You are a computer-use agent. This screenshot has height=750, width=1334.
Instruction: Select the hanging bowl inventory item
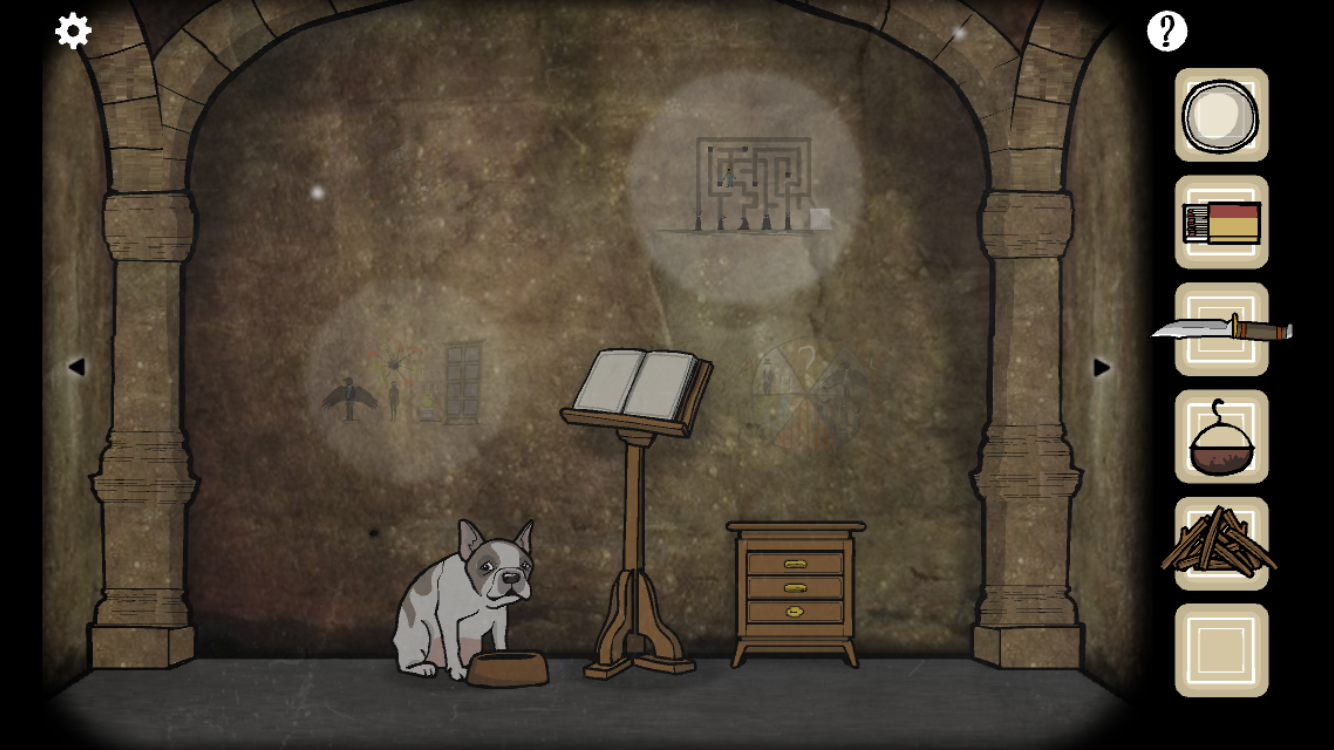click(1221, 437)
